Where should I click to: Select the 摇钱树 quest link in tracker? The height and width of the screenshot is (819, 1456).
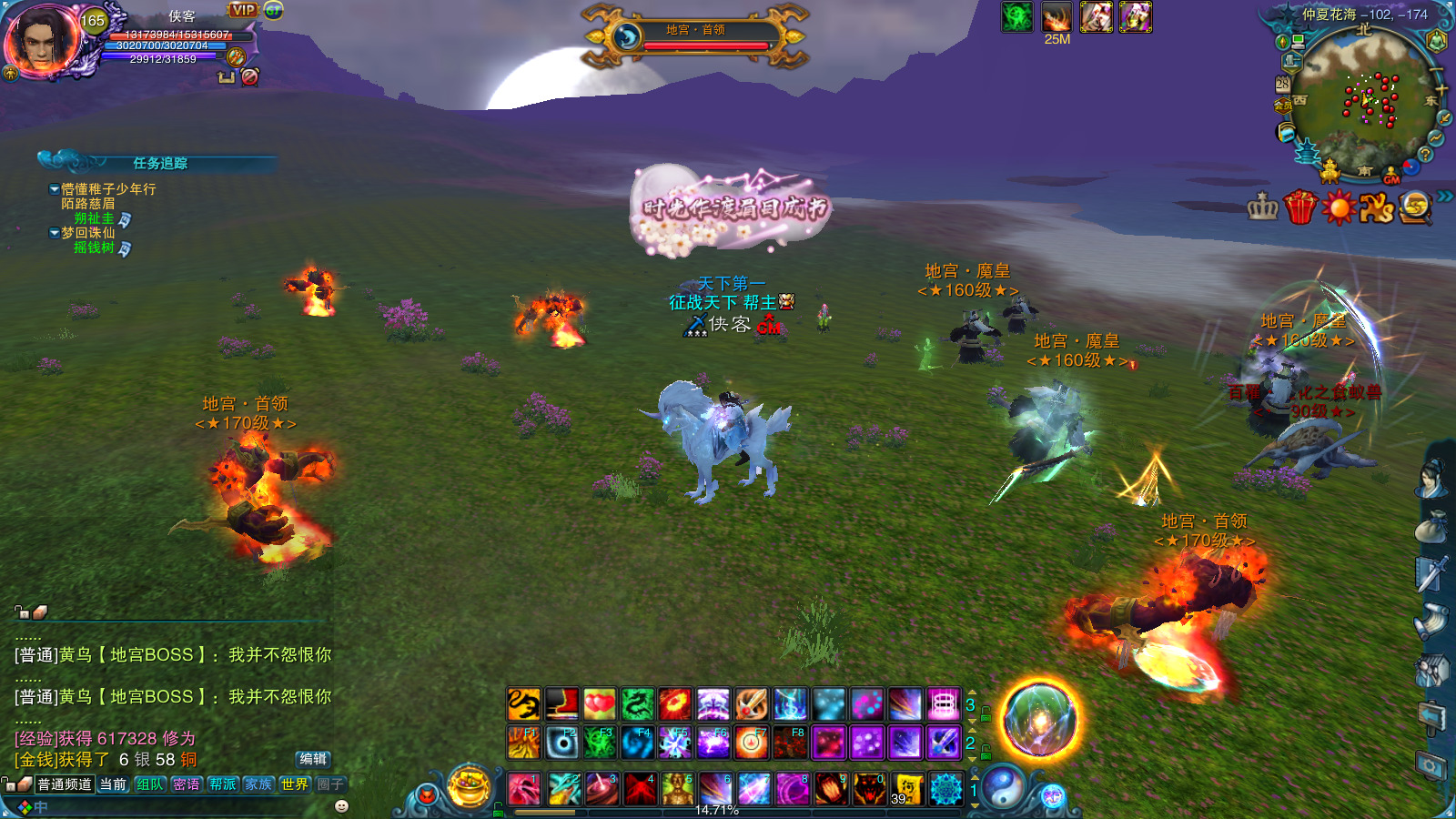94,248
